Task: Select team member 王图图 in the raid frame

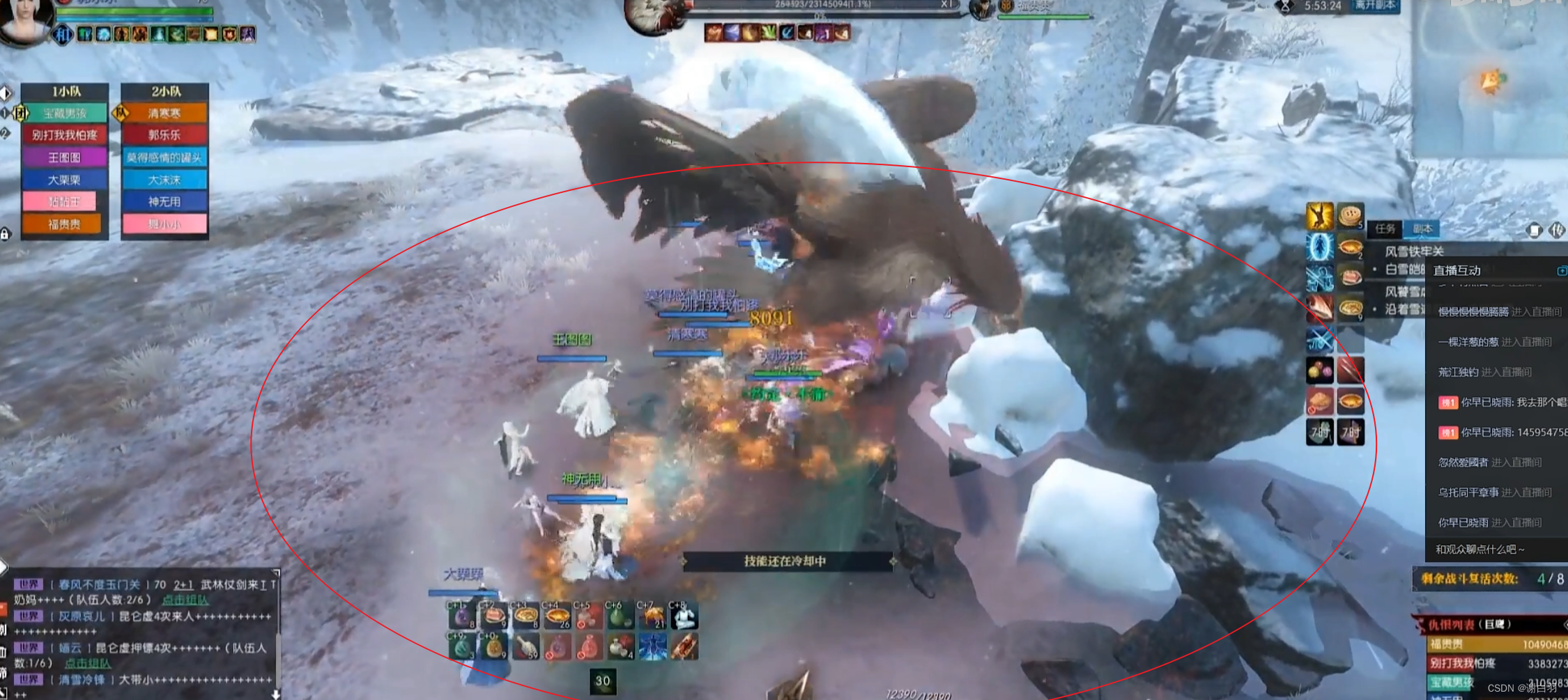Action: pos(65,157)
